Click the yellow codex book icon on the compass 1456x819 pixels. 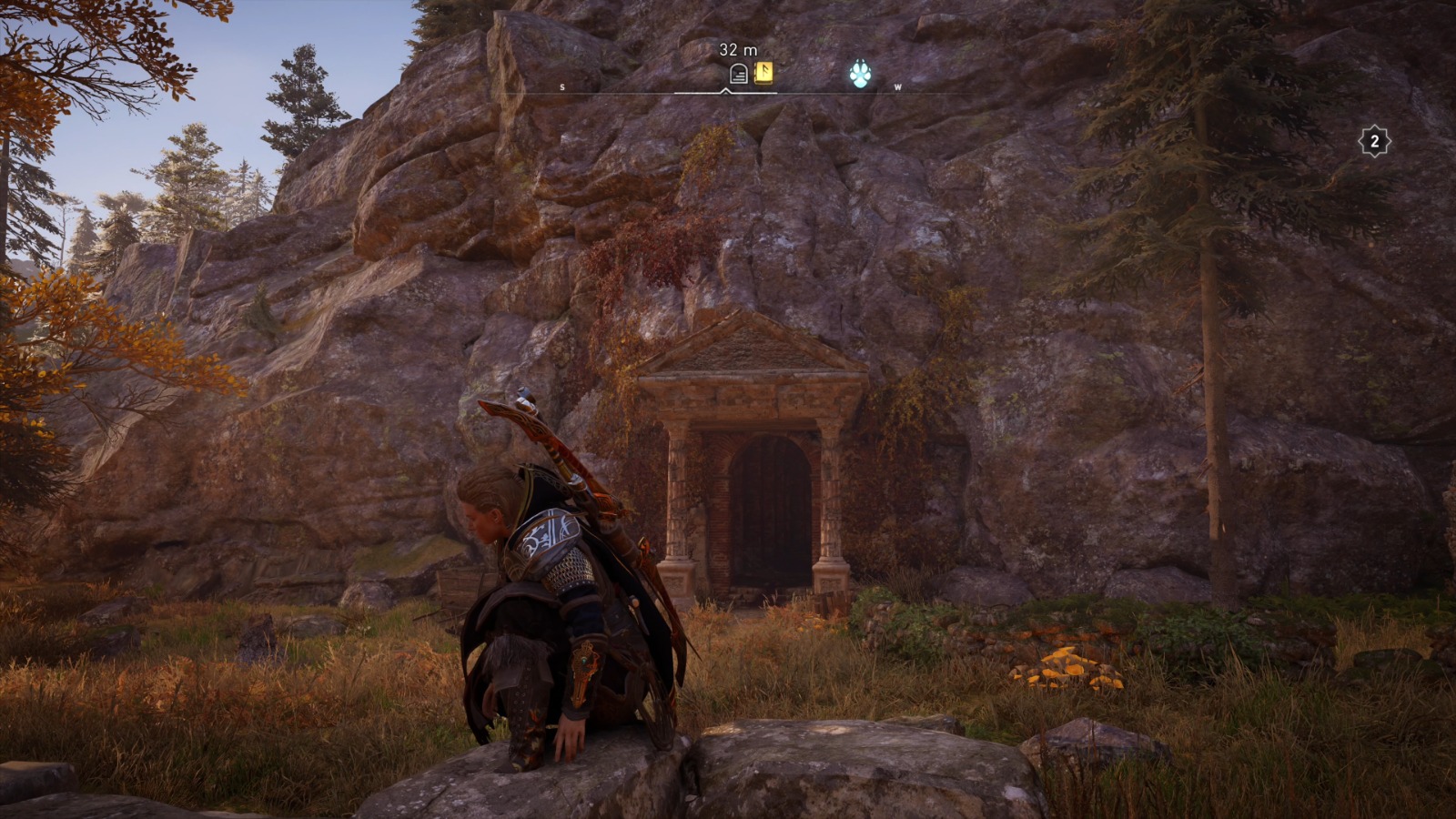coord(763,73)
